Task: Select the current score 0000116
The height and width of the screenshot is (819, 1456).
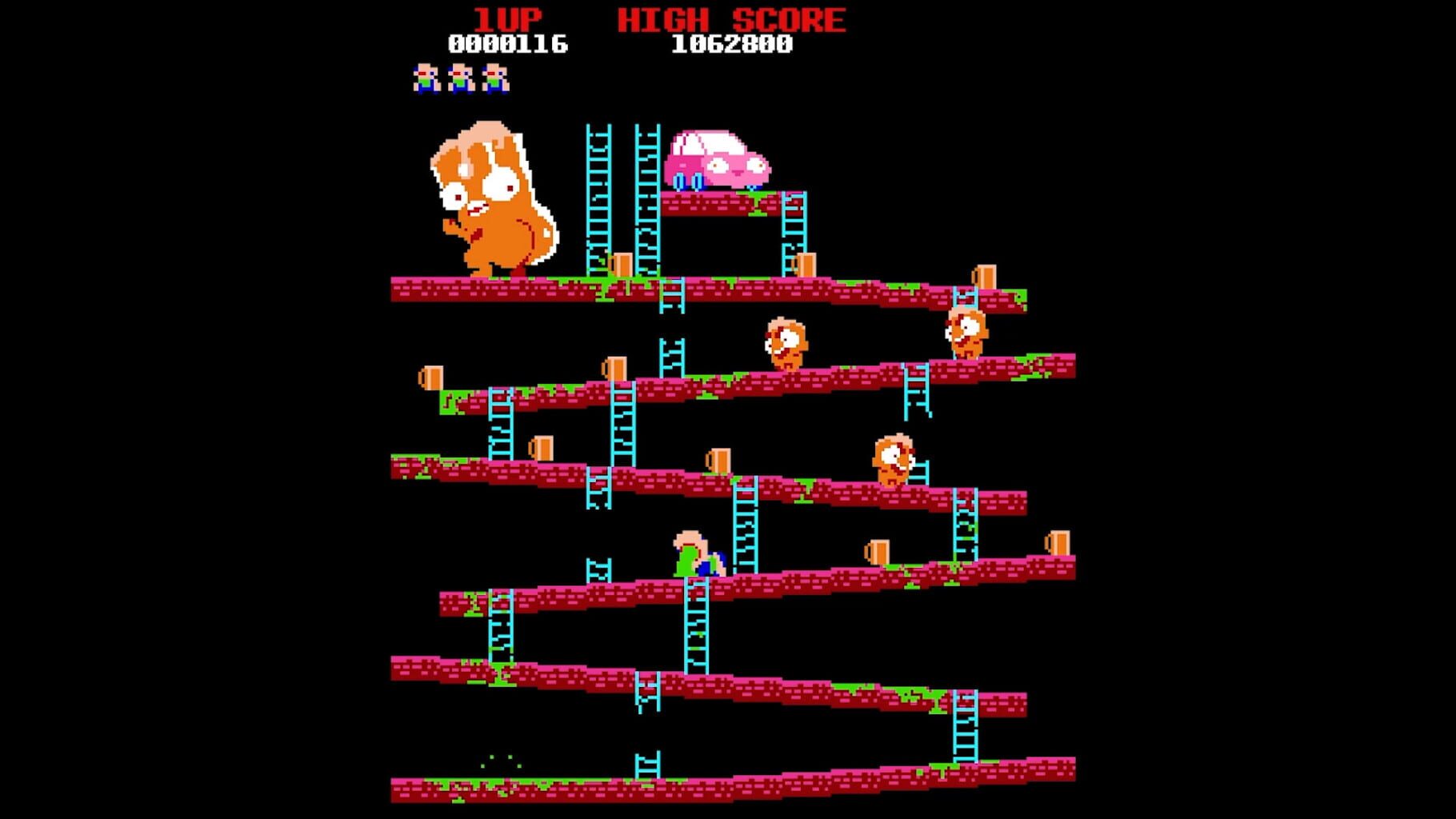Action: pyautogui.click(x=510, y=46)
